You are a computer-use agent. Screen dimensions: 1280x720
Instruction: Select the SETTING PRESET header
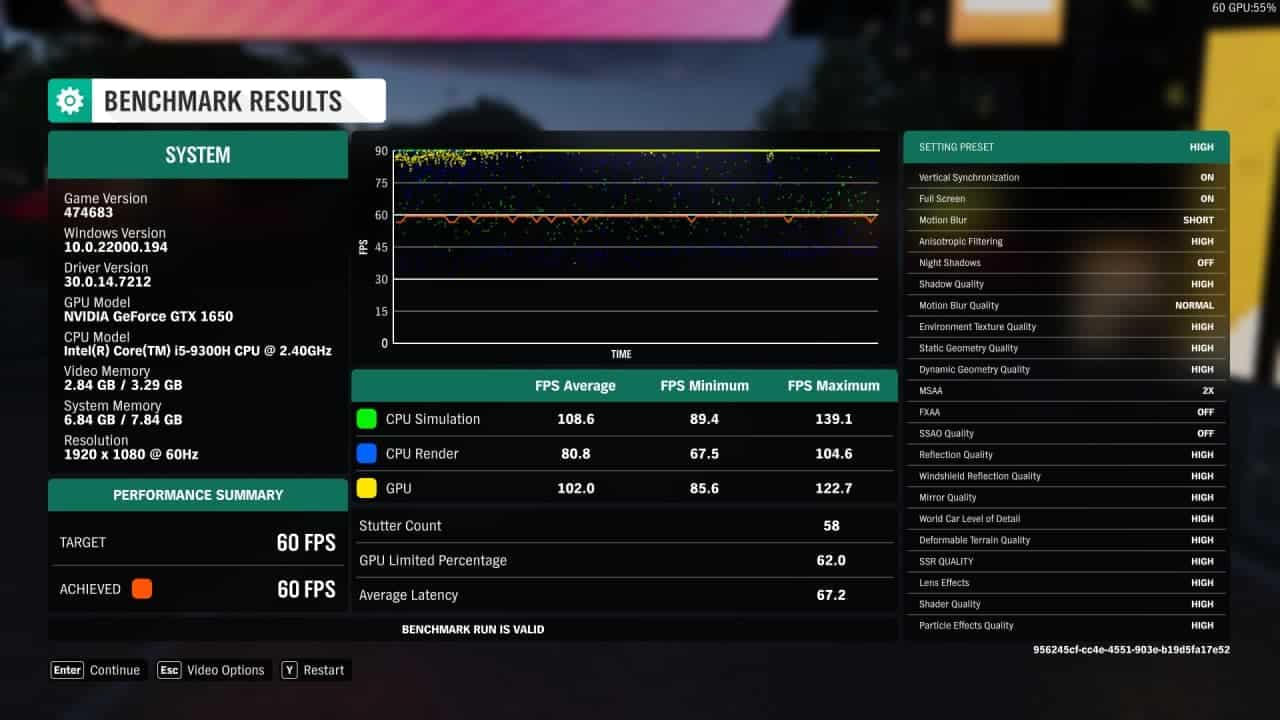pyautogui.click(x=1065, y=147)
